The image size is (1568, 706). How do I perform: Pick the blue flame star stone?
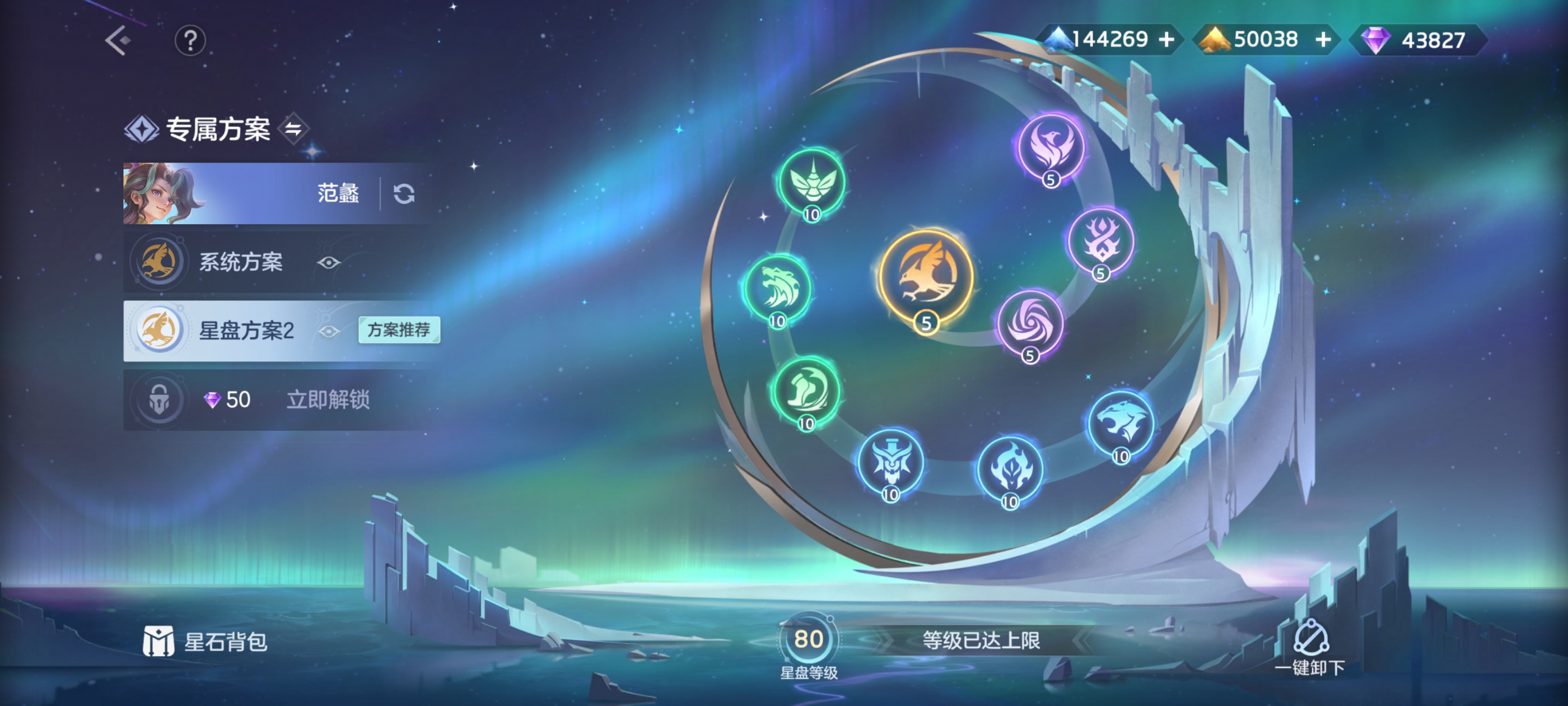1010,468
